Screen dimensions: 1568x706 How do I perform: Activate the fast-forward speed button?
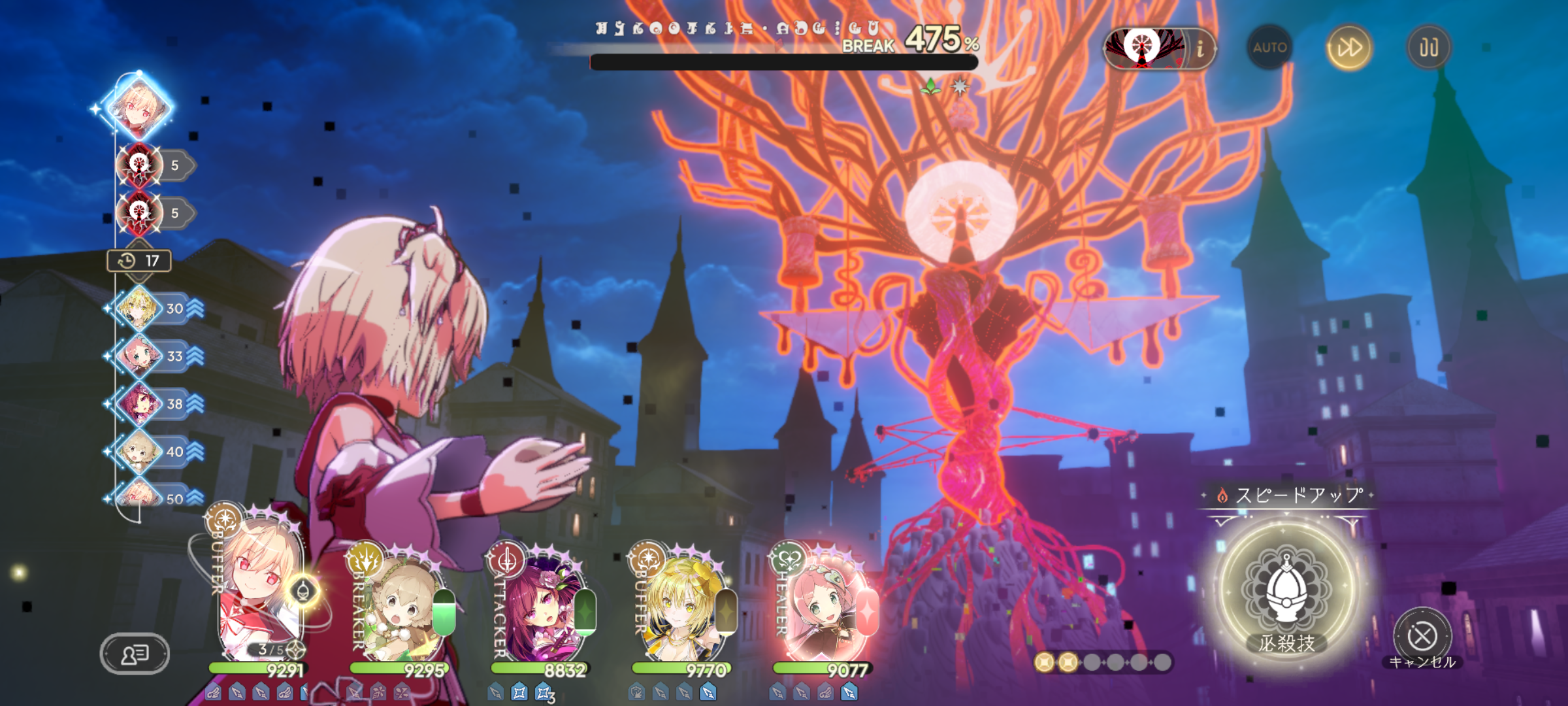point(1348,47)
